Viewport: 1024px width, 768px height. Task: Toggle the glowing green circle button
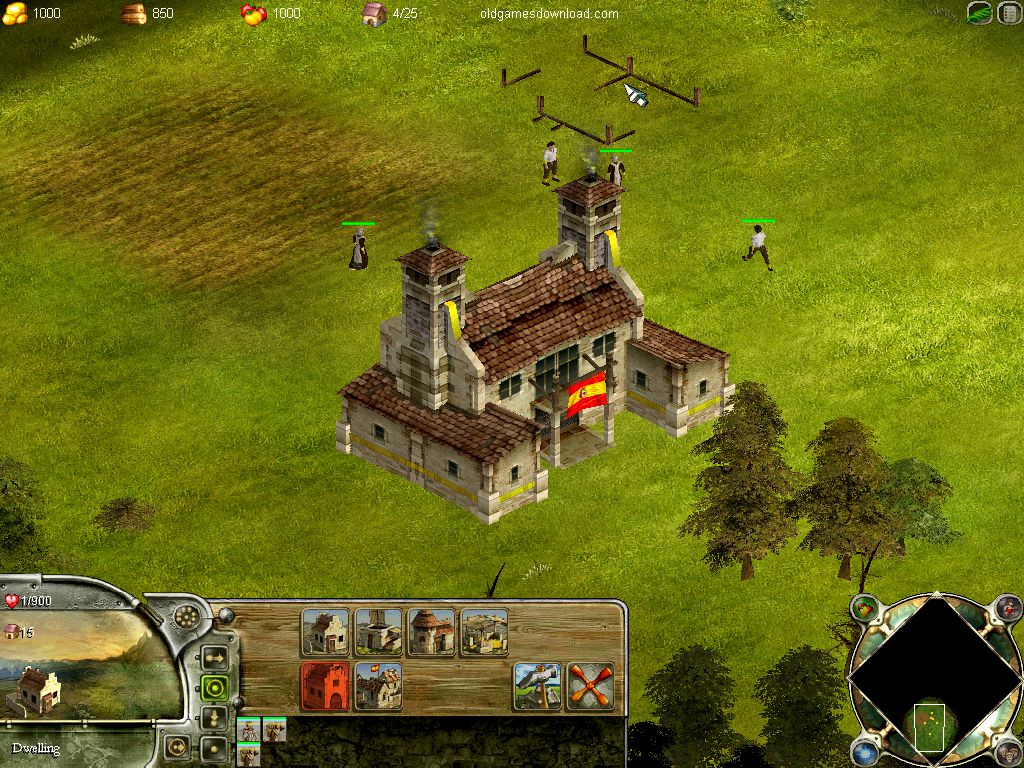[x=213, y=688]
